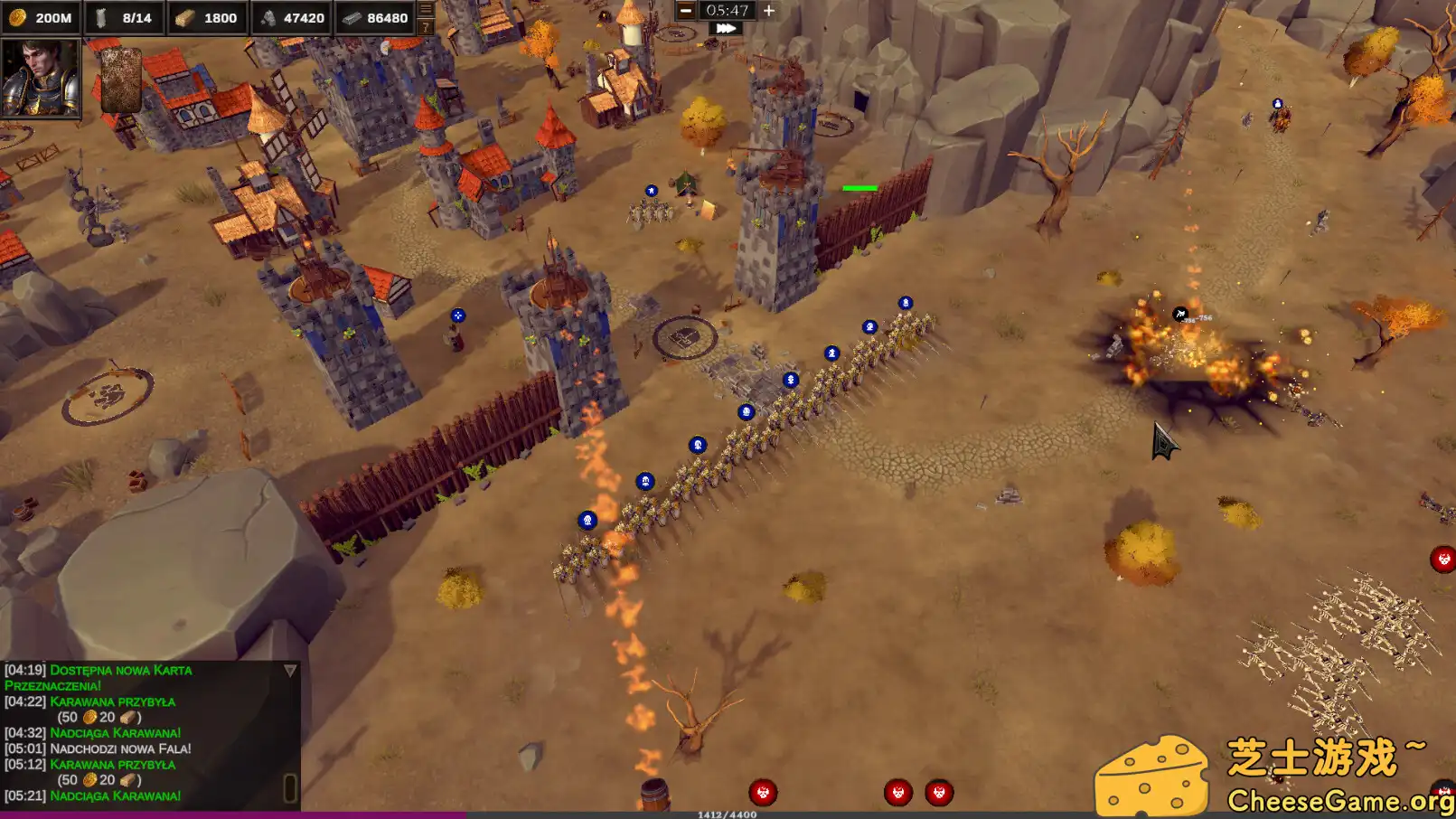The height and width of the screenshot is (819, 1456).
Task: Select the gold coin resource icon
Action: (18, 17)
